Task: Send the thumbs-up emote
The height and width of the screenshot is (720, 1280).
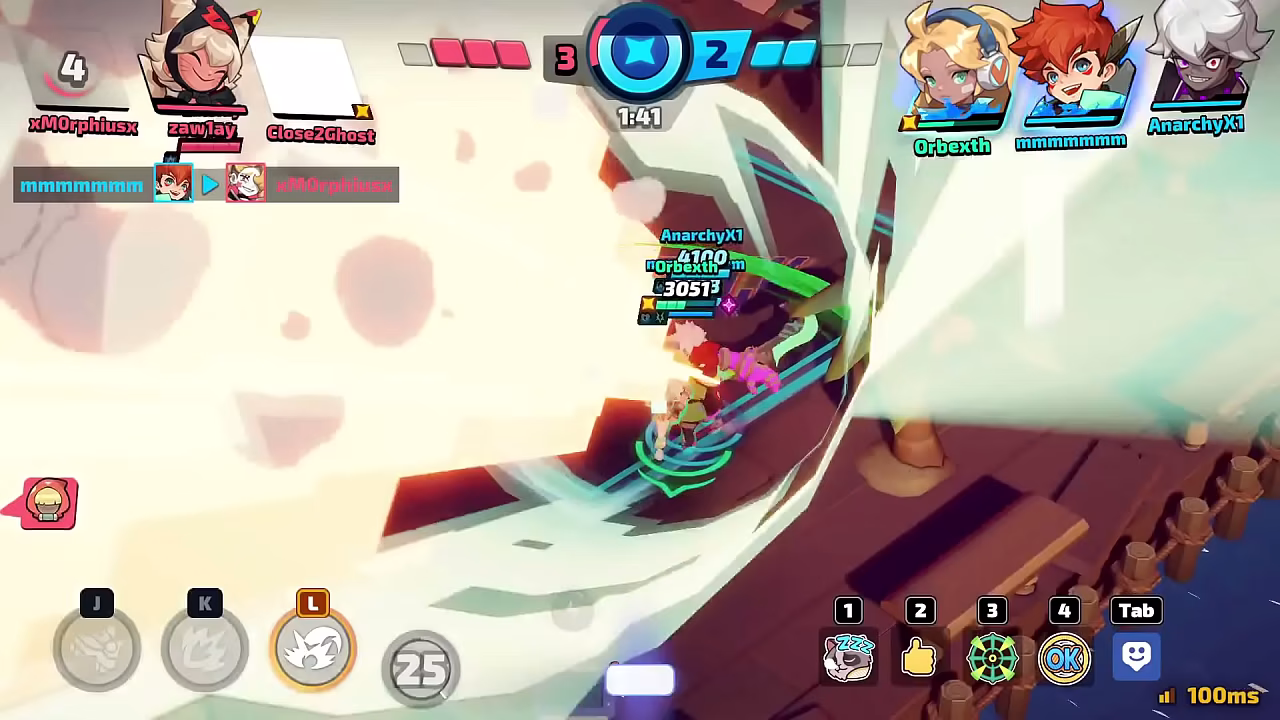Action: (920, 657)
